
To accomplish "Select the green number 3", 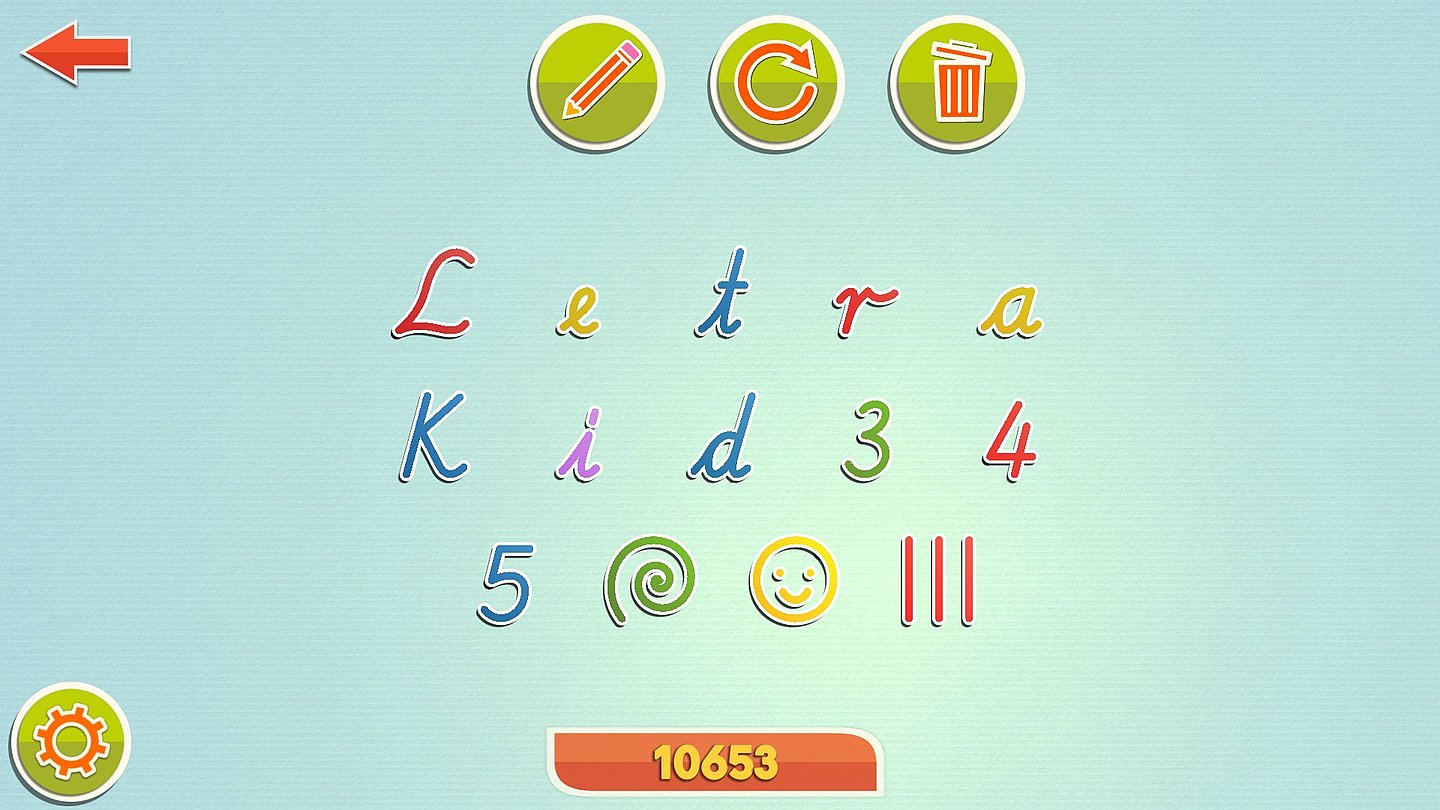I will [x=866, y=440].
